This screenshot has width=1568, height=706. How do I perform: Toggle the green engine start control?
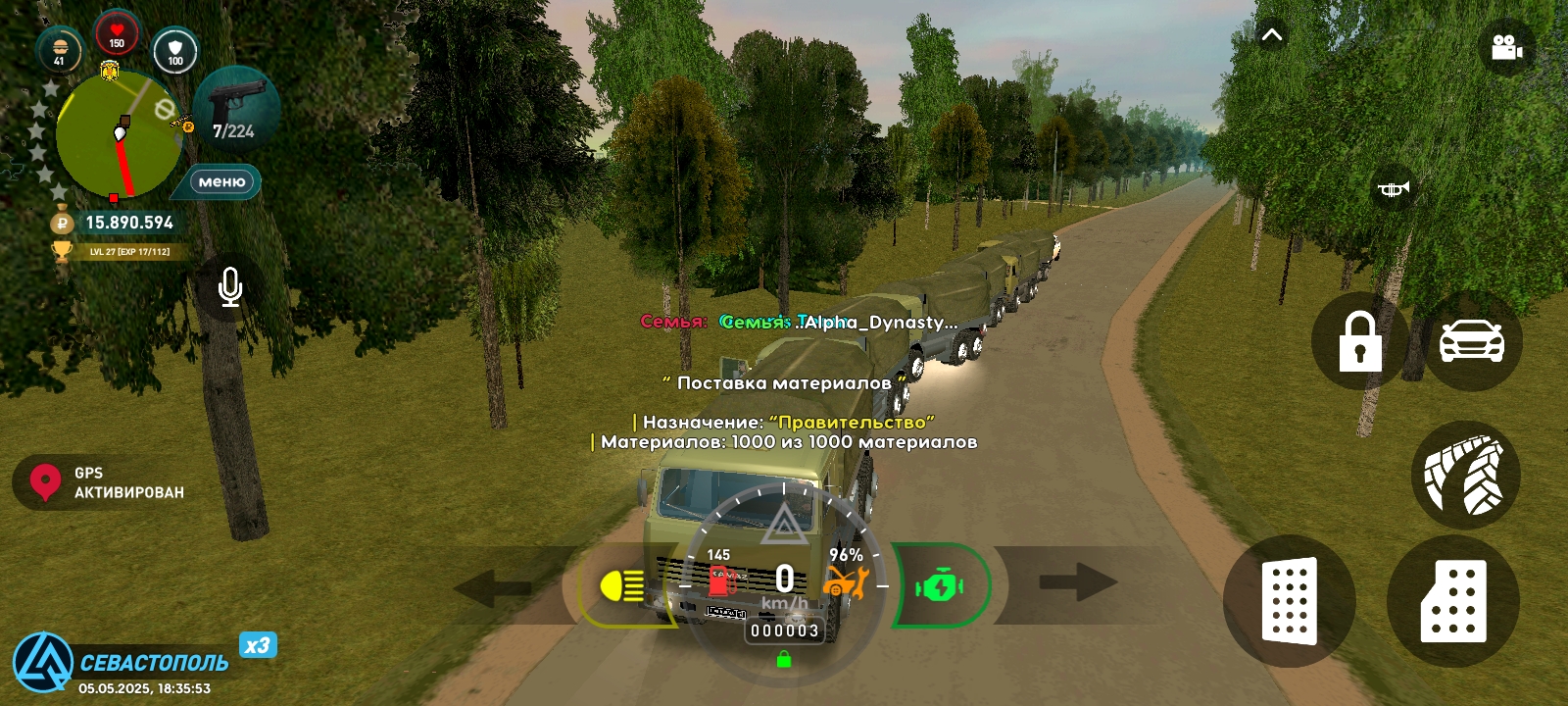pos(939,584)
